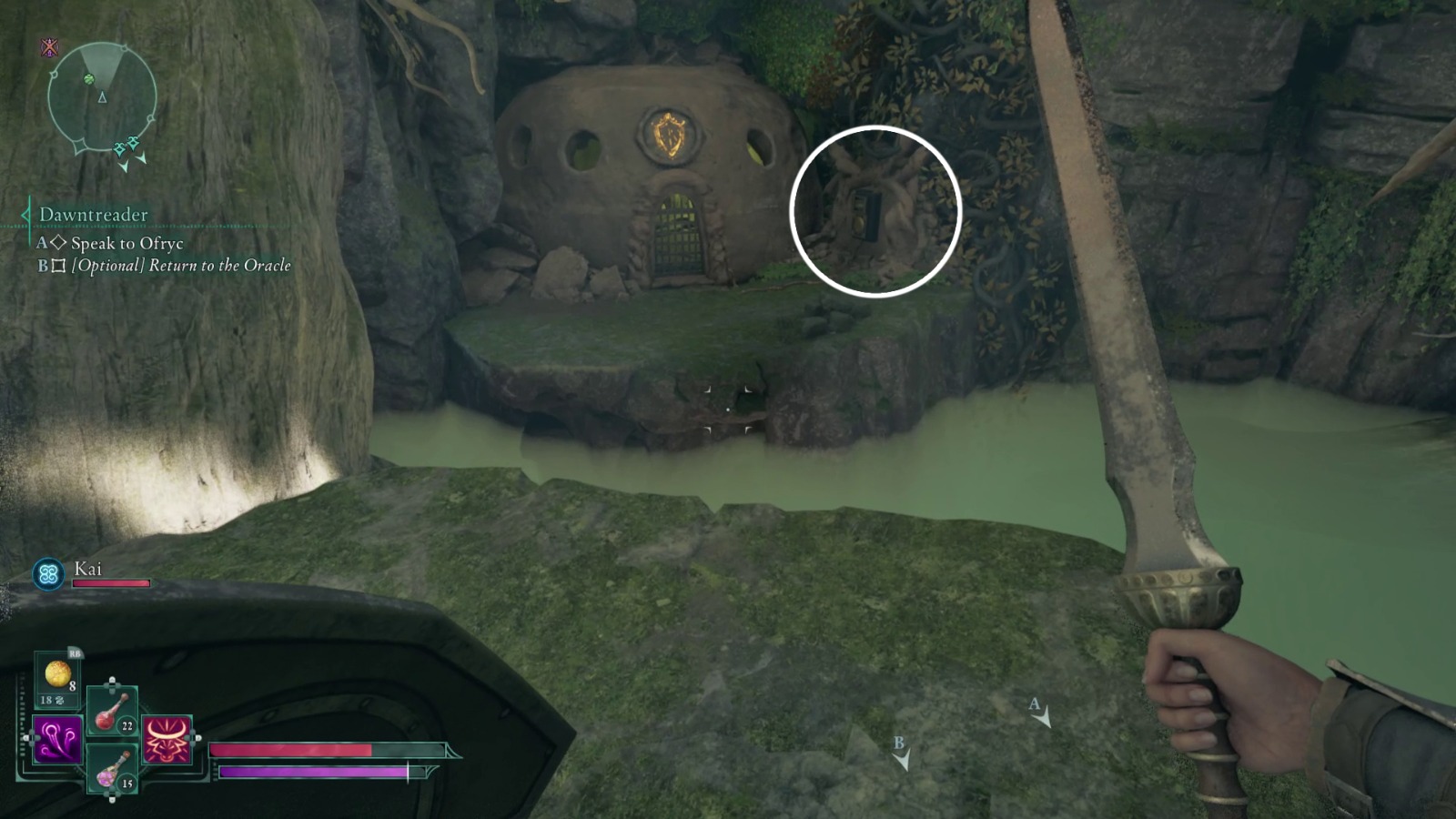1456x819 pixels.
Task: Select the bull-horned ability icon
Action: coord(166,740)
